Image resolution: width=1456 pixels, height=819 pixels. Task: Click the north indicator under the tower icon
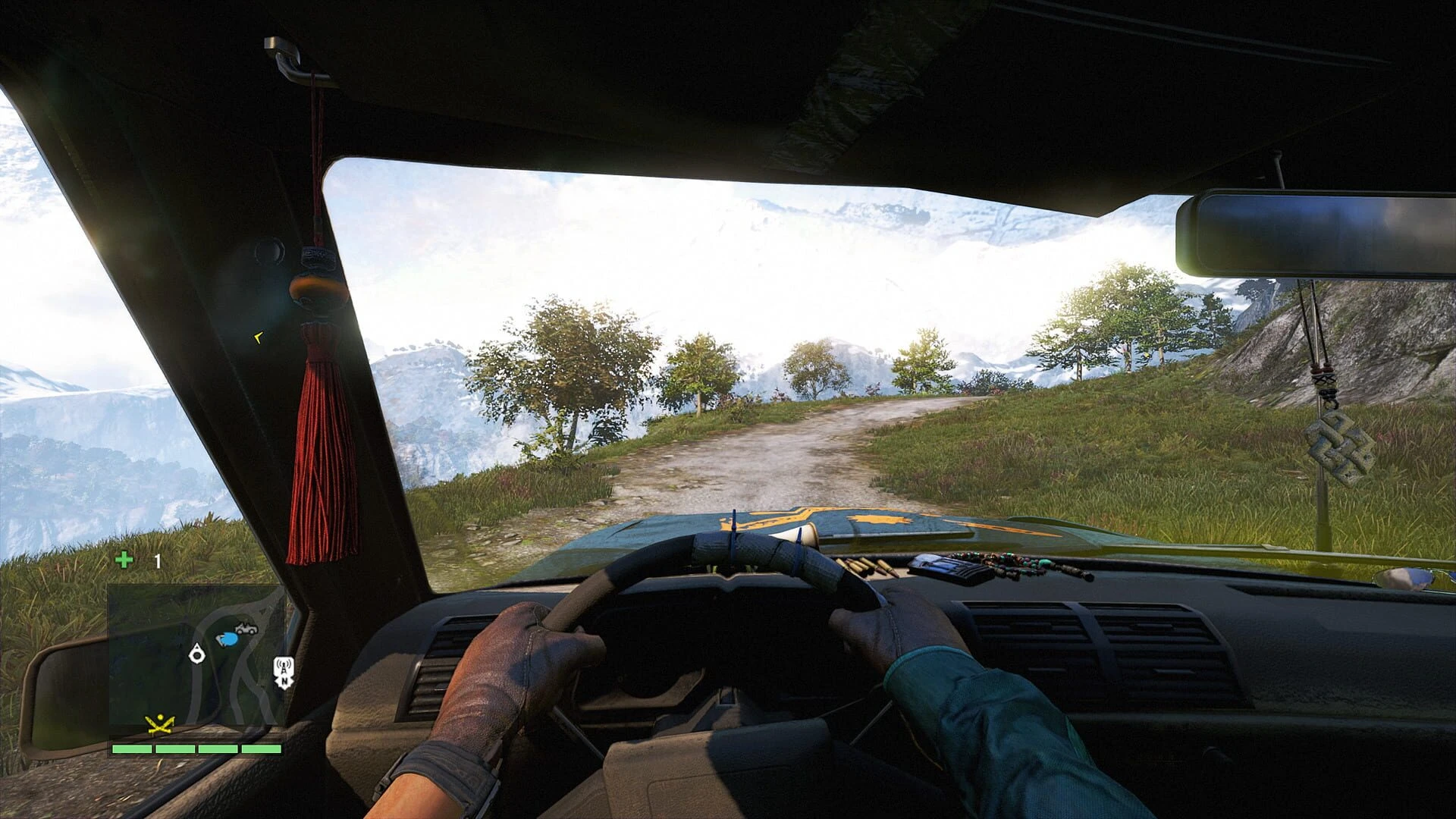point(284,681)
